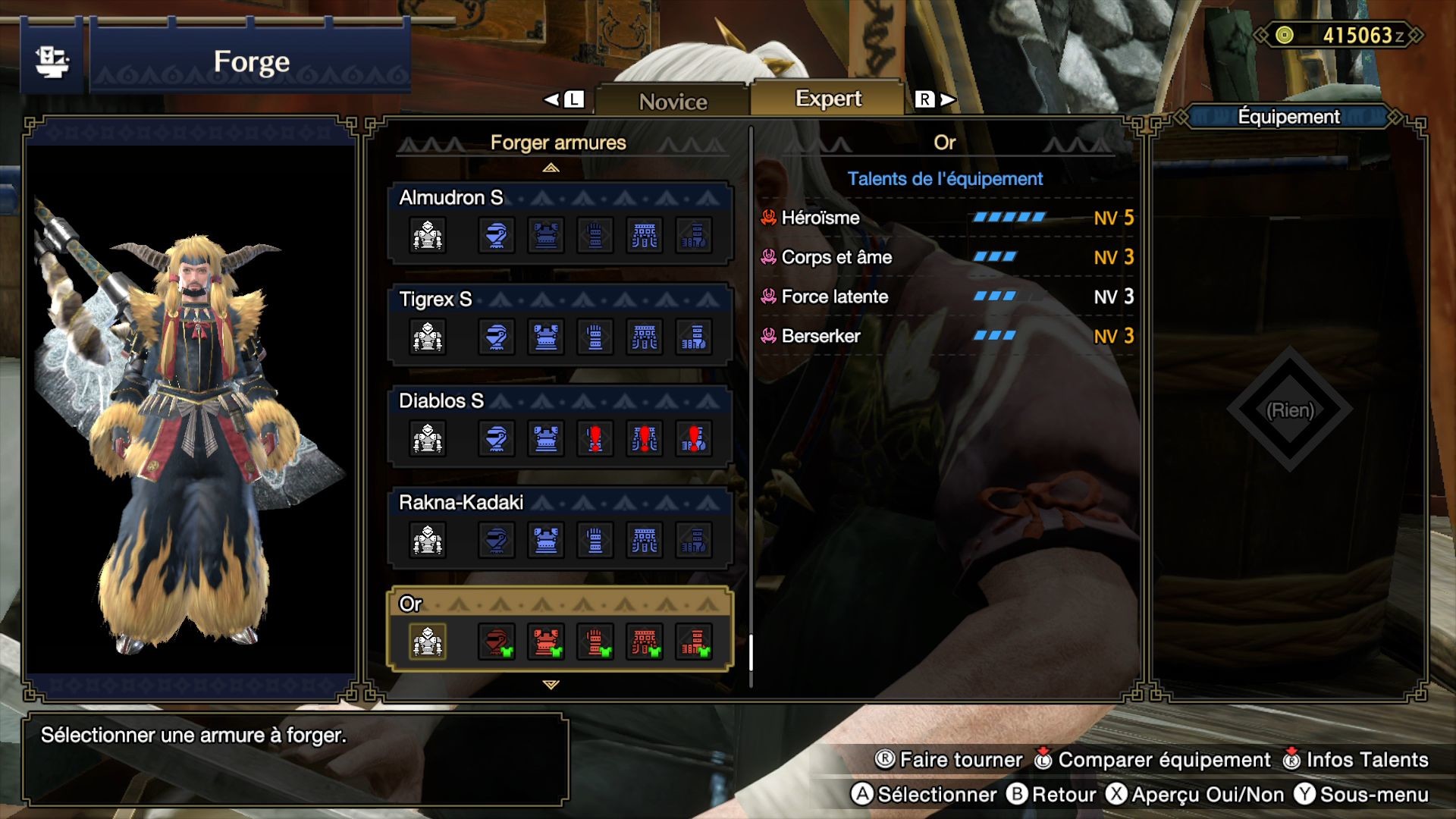Select the Héroïsme skill row
The width and height of the screenshot is (1456, 819).
coord(946,218)
